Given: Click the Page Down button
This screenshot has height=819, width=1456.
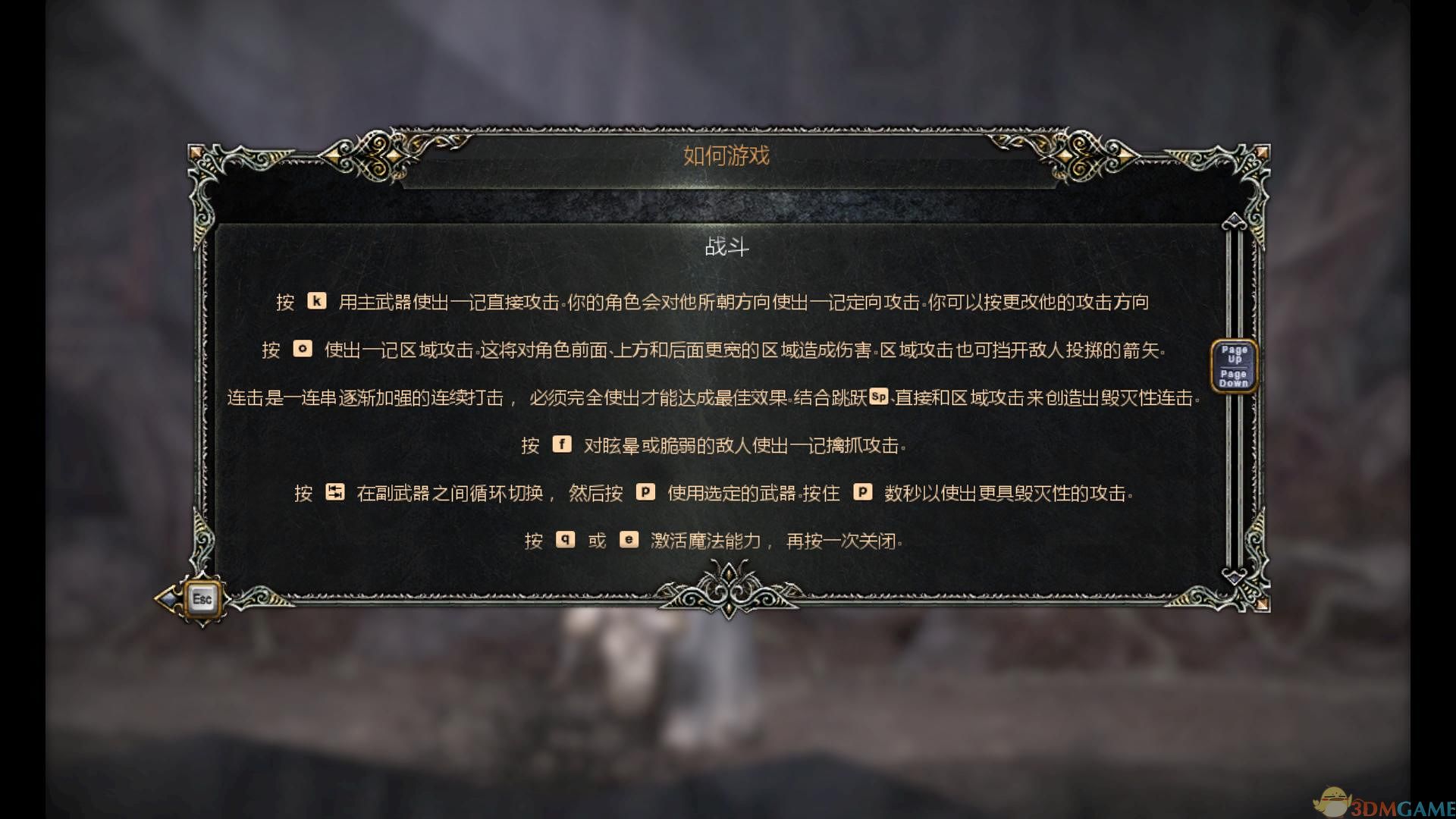Looking at the screenshot, I should [x=1234, y=377].
